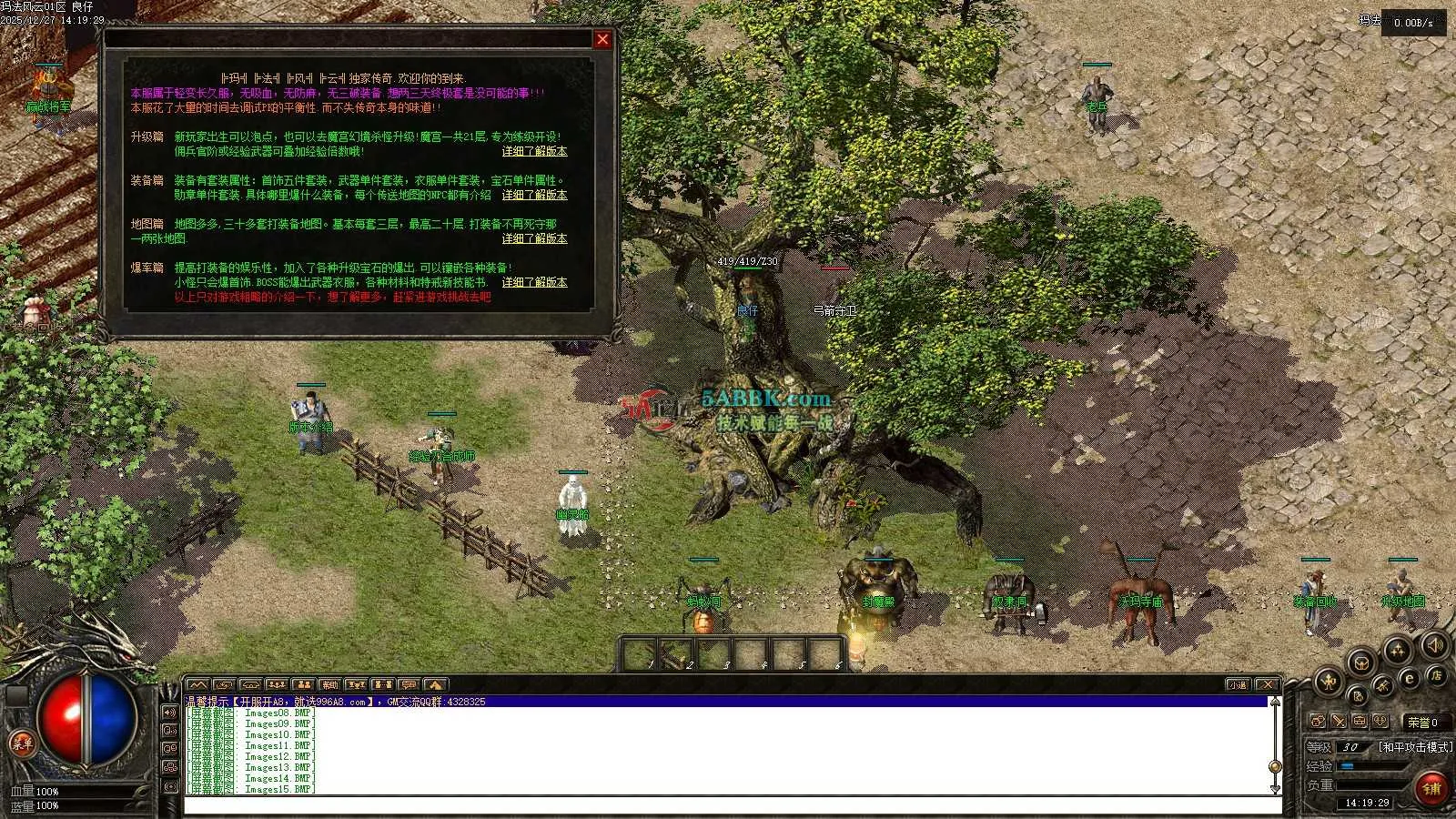Click the chat scrollbar down arrow
This screenshot has height=819, width=1456.
[x=1275, y=787]
